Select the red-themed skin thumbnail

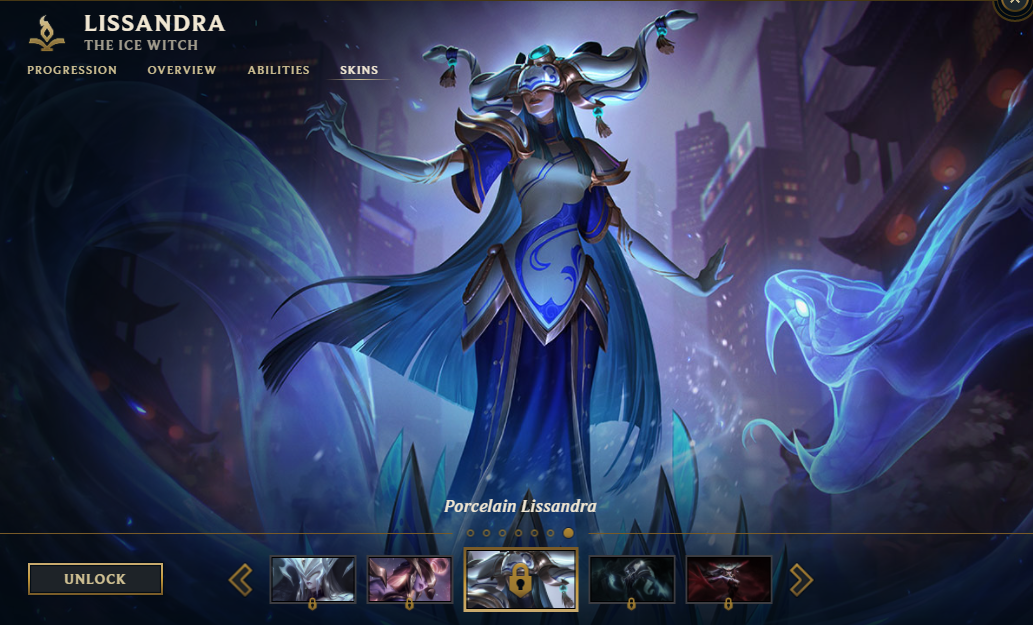pyautogui.click(x=729, y=579)
